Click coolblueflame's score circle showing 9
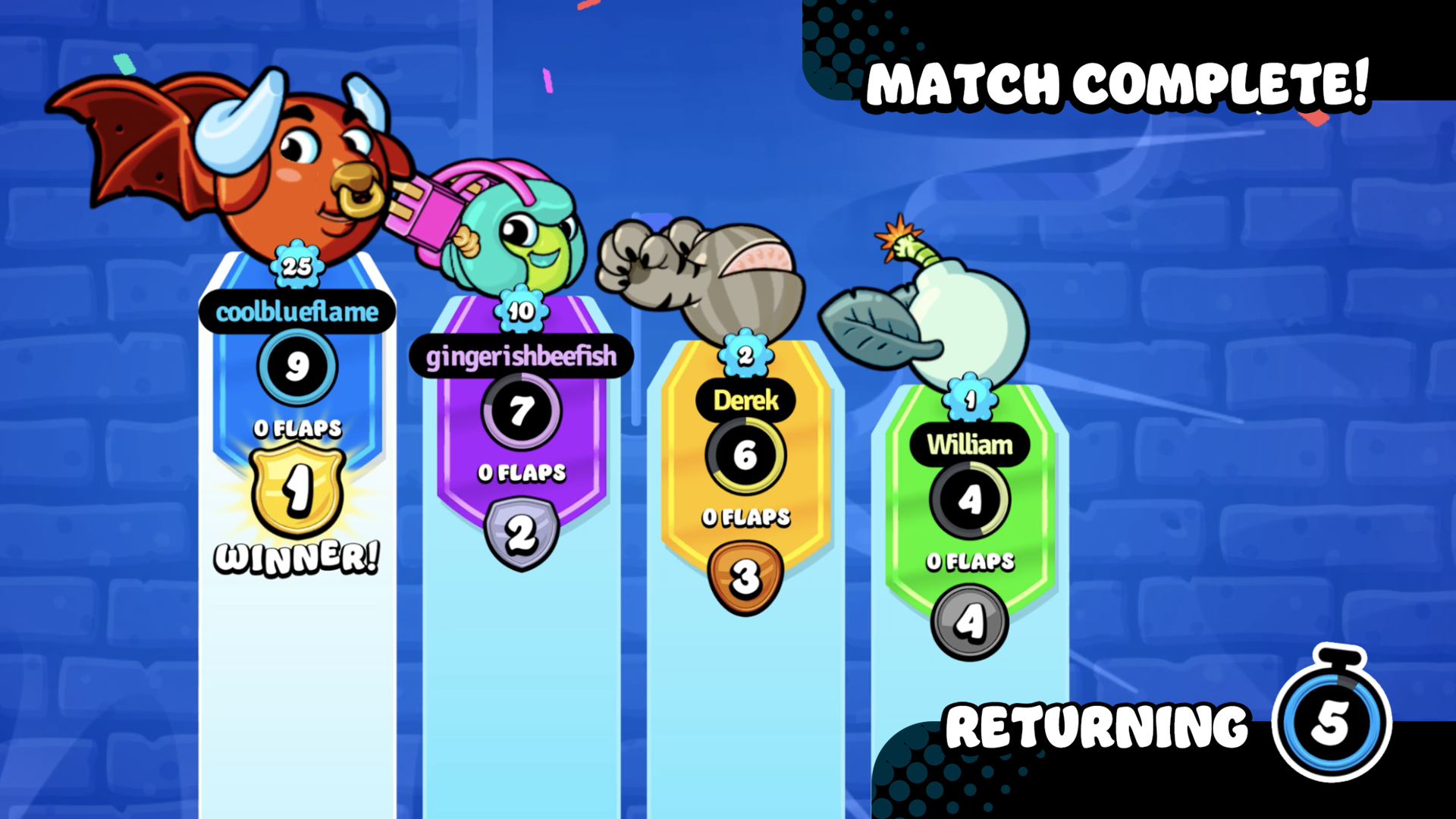Viewport: 1456px width, 819px height. pyautogui.click(x=296, y=367)
